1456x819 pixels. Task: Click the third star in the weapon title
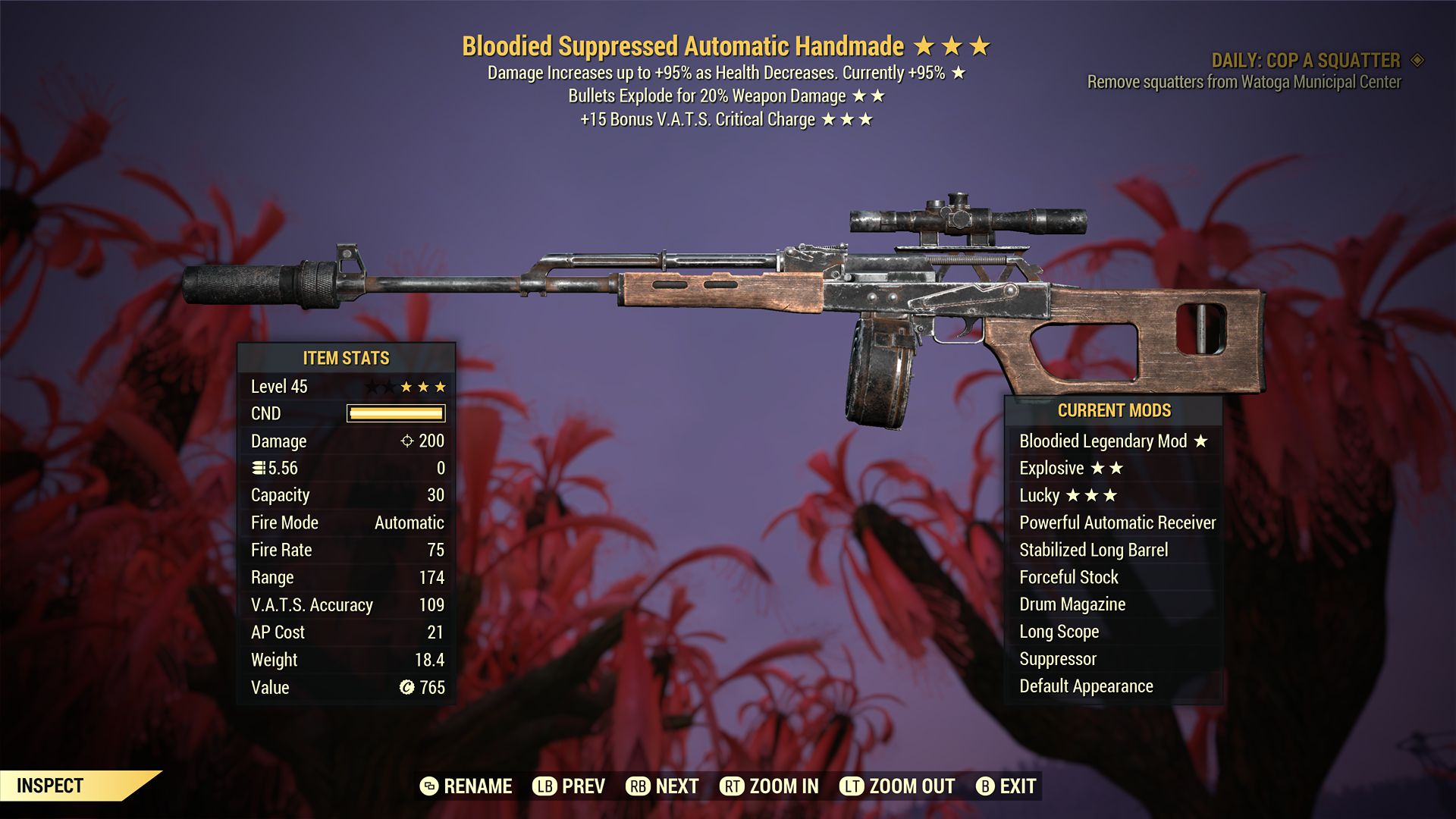978,45
